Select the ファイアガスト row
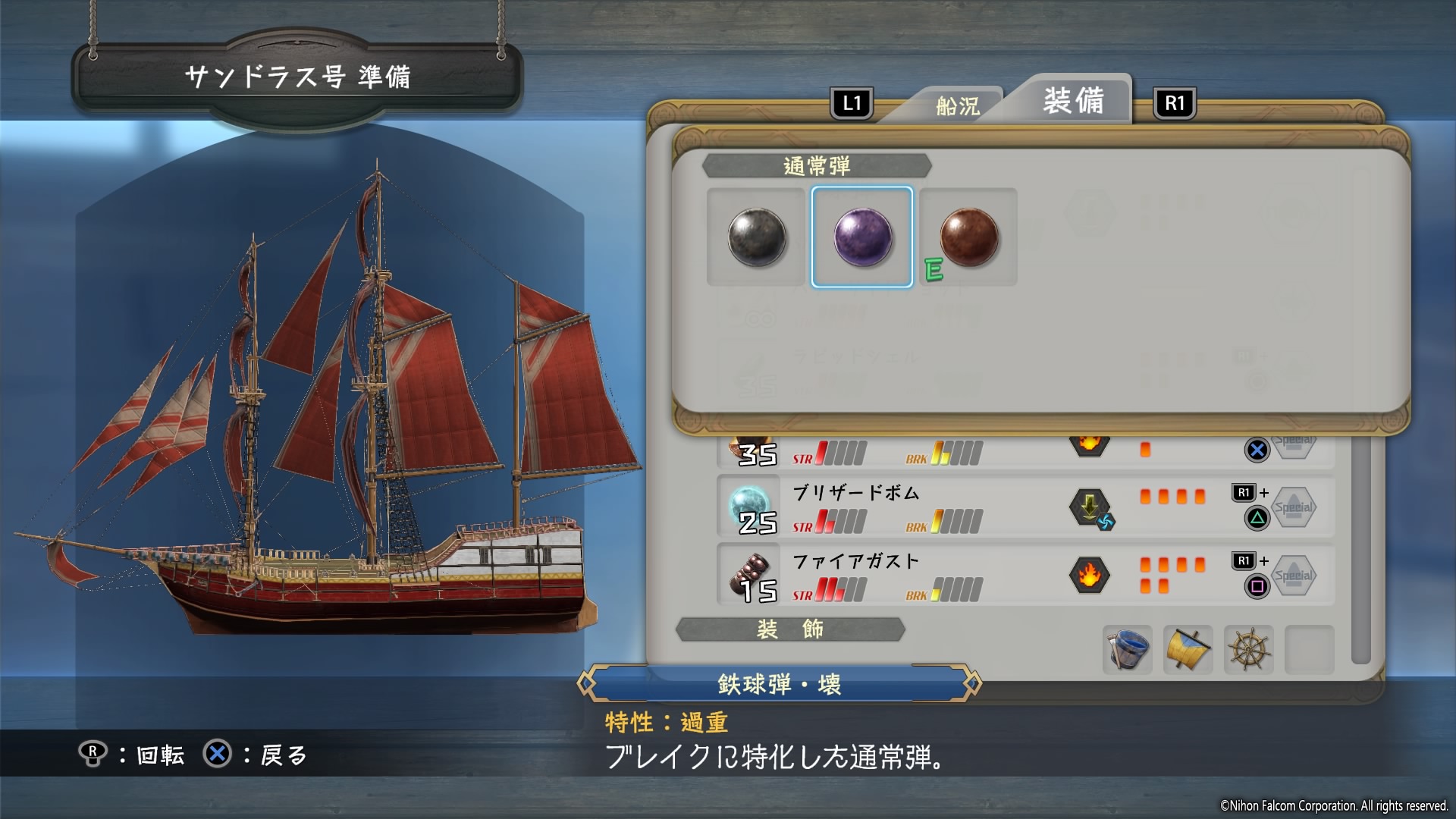Viewport: 1456px width, 819px height. point(1025,576)
